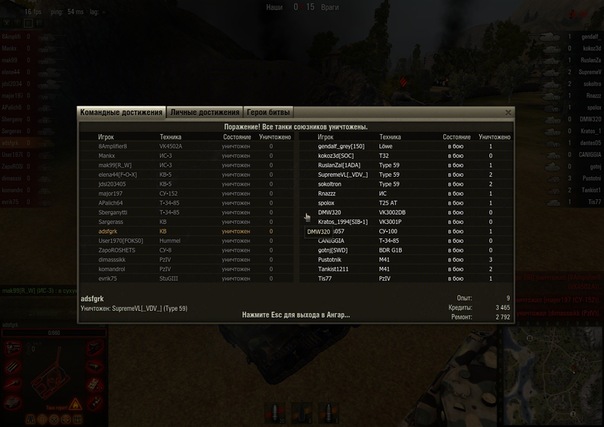The image size is (604, 427).
Task: Close the battle results window
Action: (x=508, y=113)
